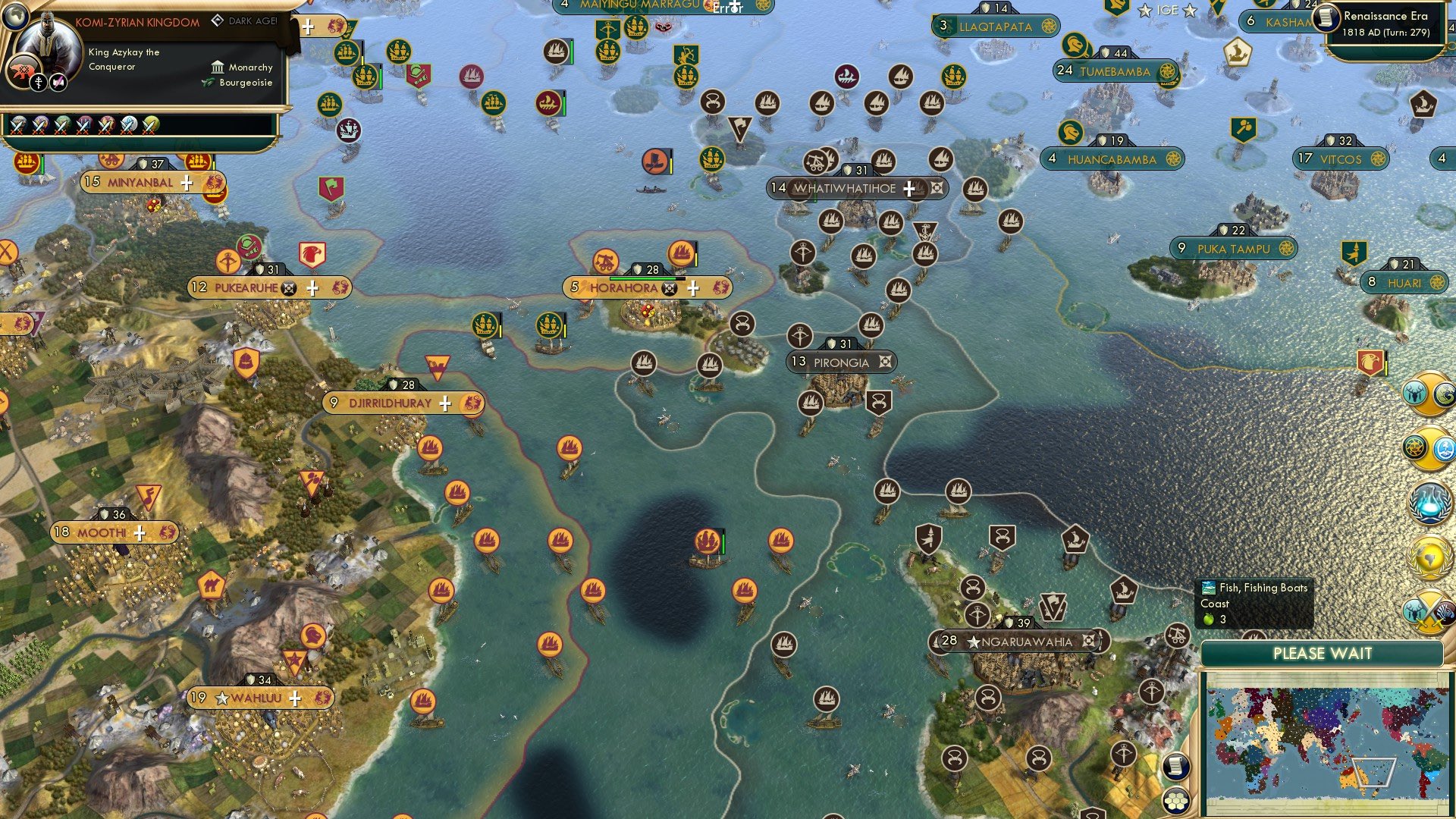Click the globe button above leader portrait

tap(14, 15)
